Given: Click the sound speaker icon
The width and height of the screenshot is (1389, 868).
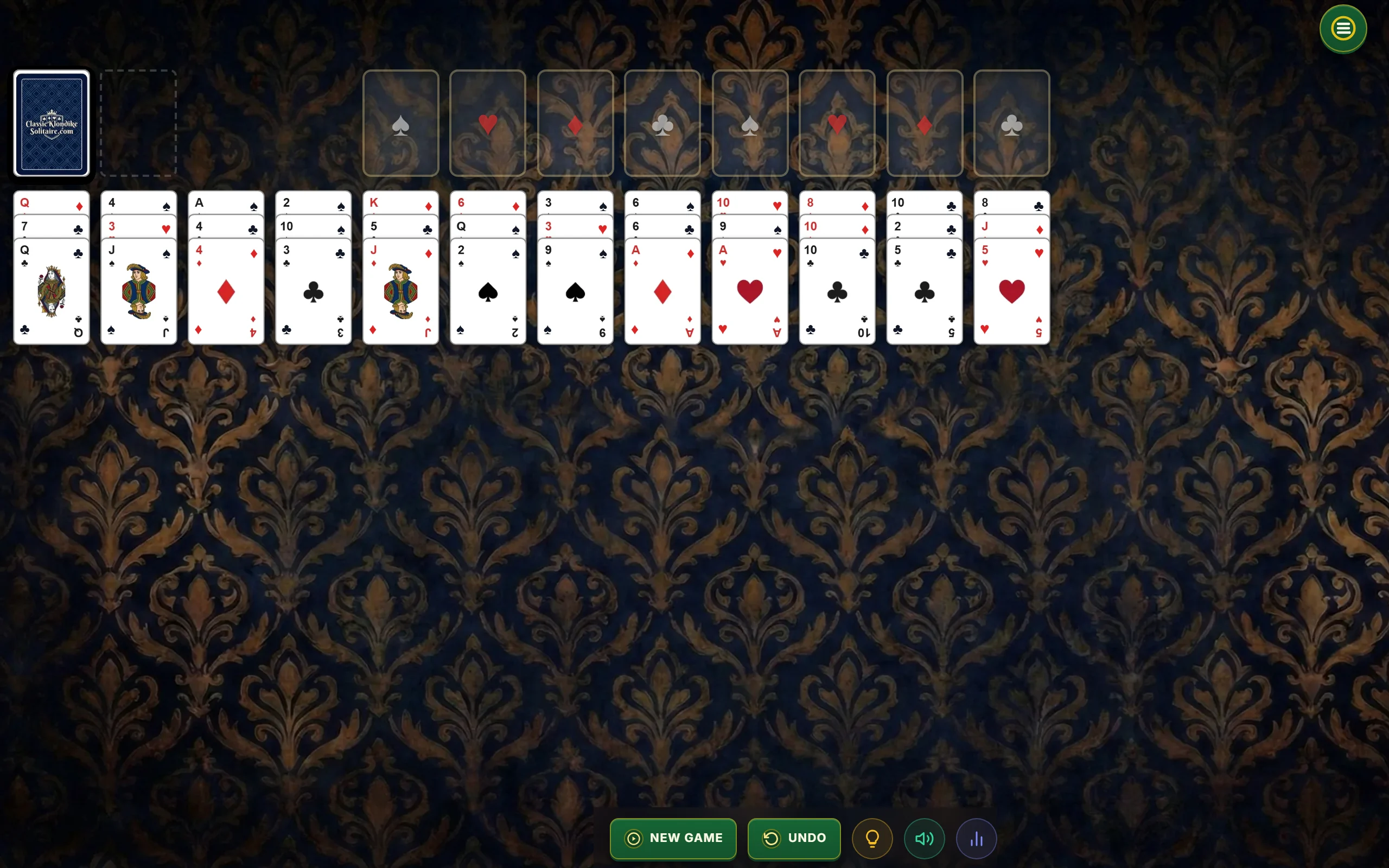Looking at the screenshot, I should [x=924, y=838].
